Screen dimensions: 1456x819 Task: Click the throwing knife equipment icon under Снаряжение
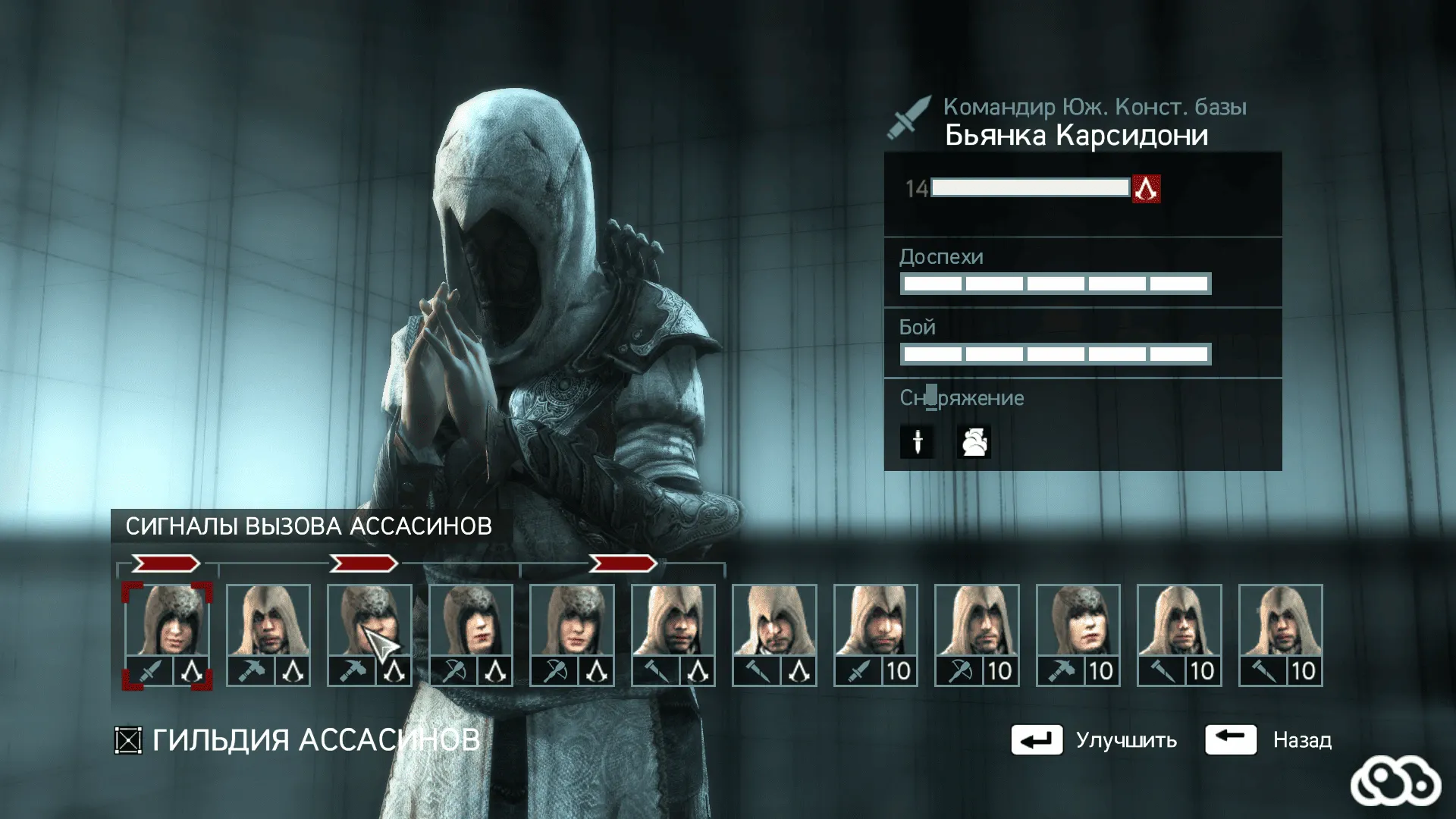[x=918, y=442]
